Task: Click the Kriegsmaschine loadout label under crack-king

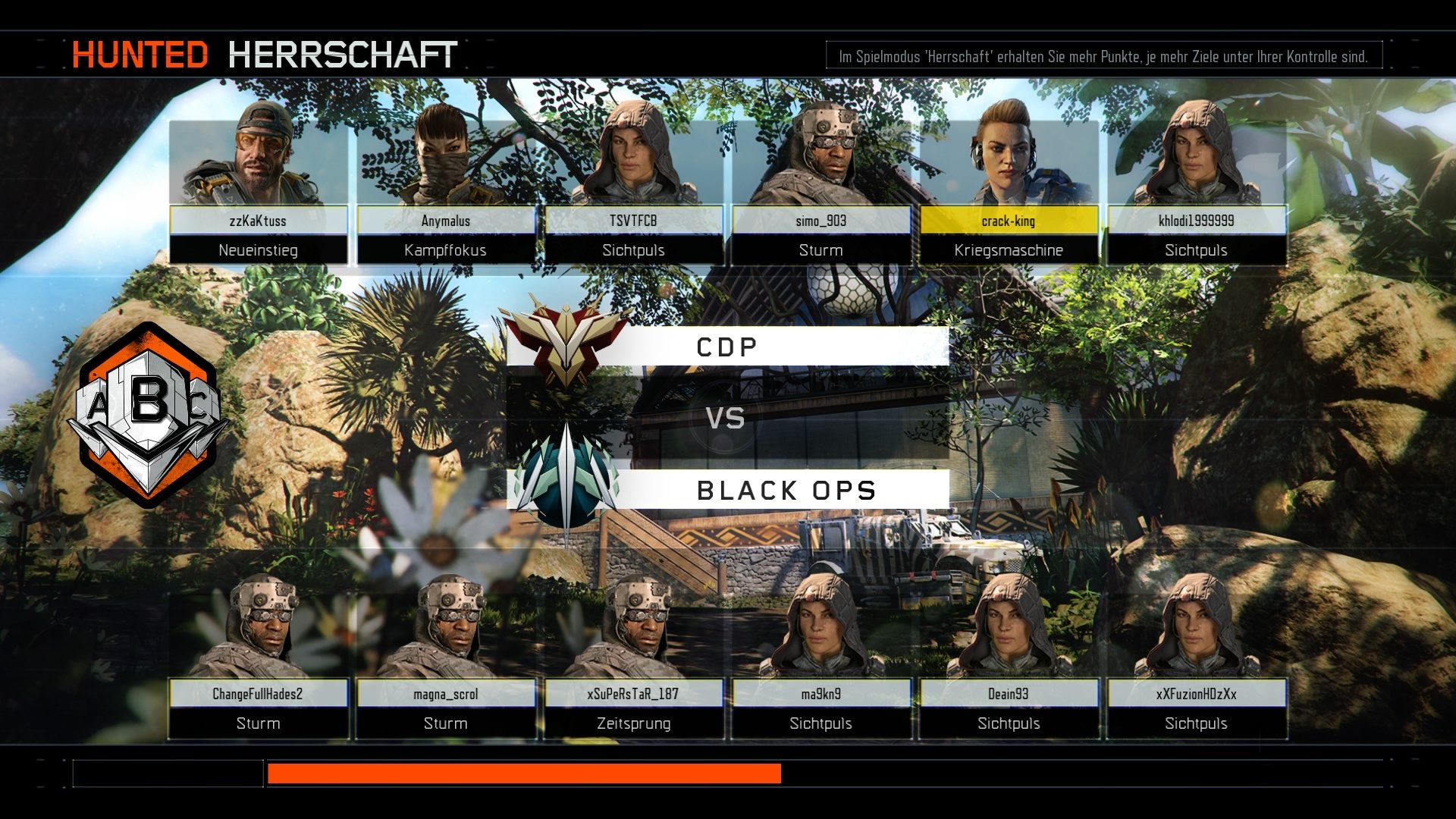Action: point(1009,249)
